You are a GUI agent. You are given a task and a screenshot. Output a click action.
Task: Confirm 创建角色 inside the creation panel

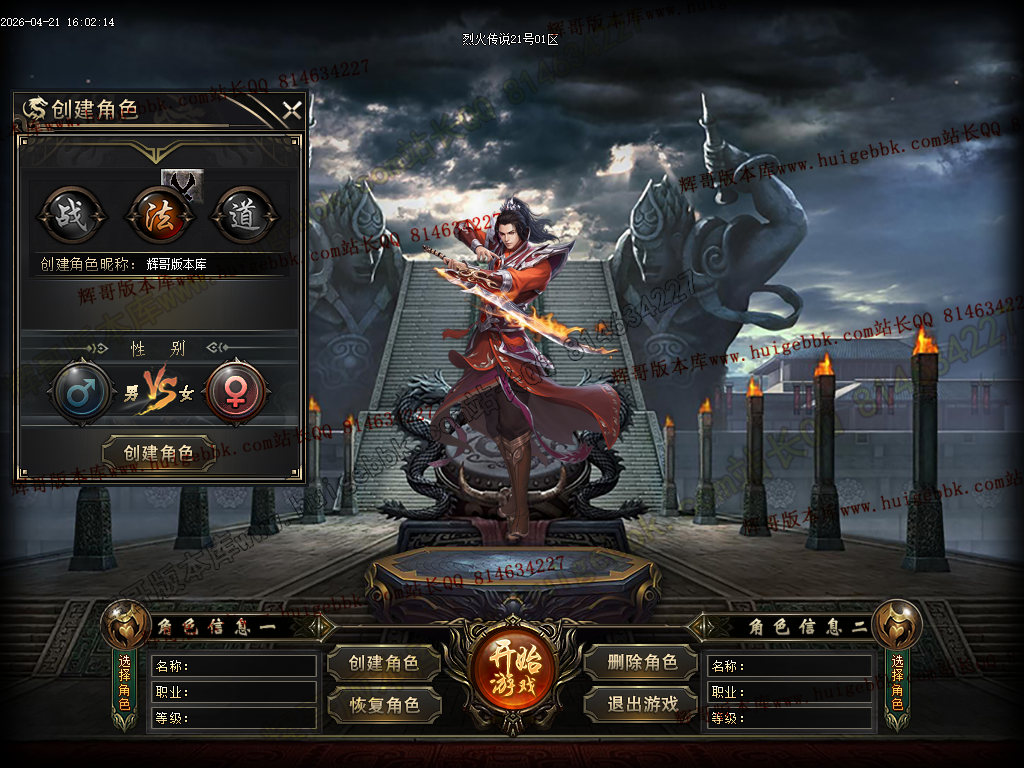coord(159,453)
